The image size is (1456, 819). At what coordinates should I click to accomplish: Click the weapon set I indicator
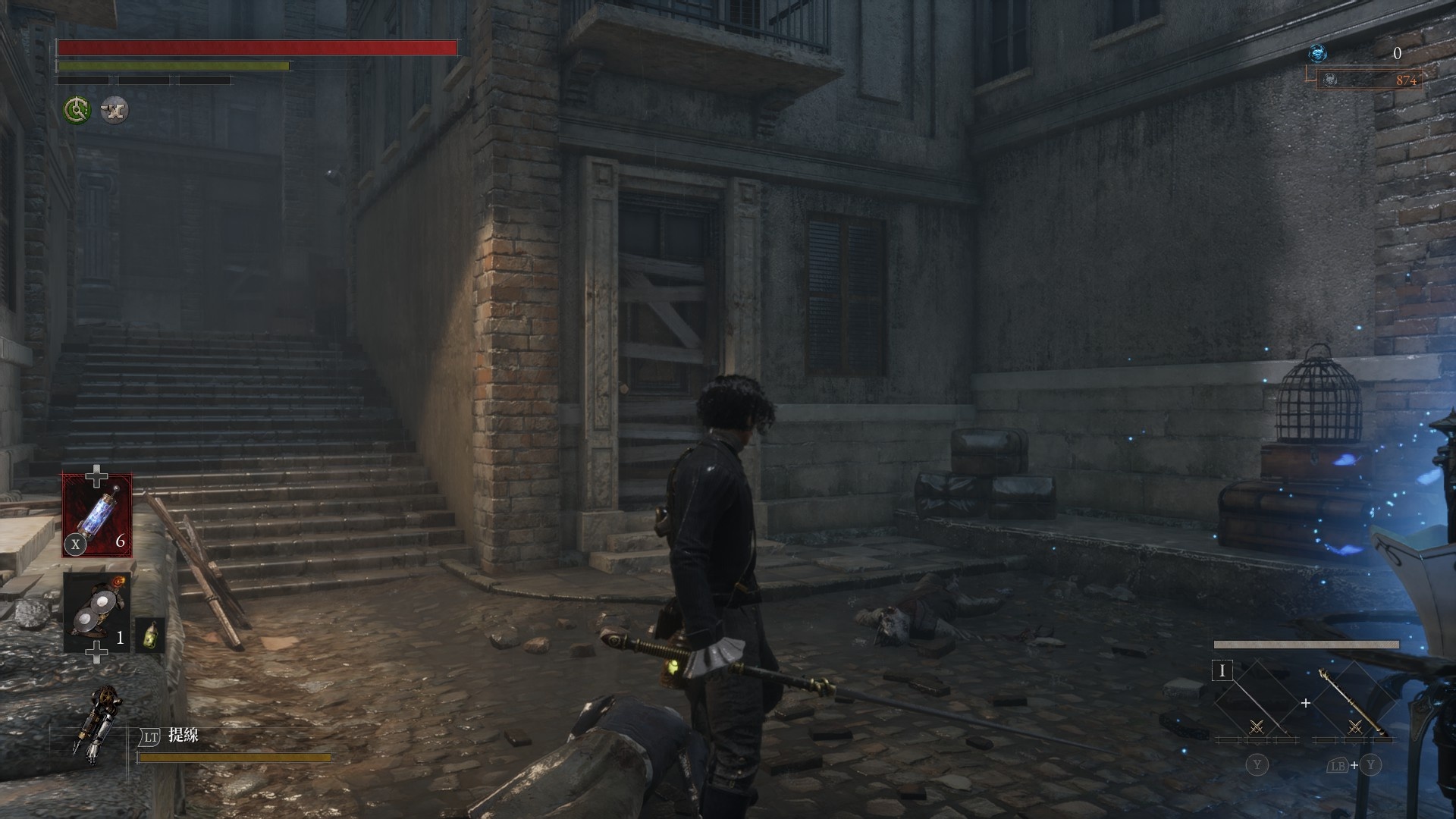coord(1222,671)
